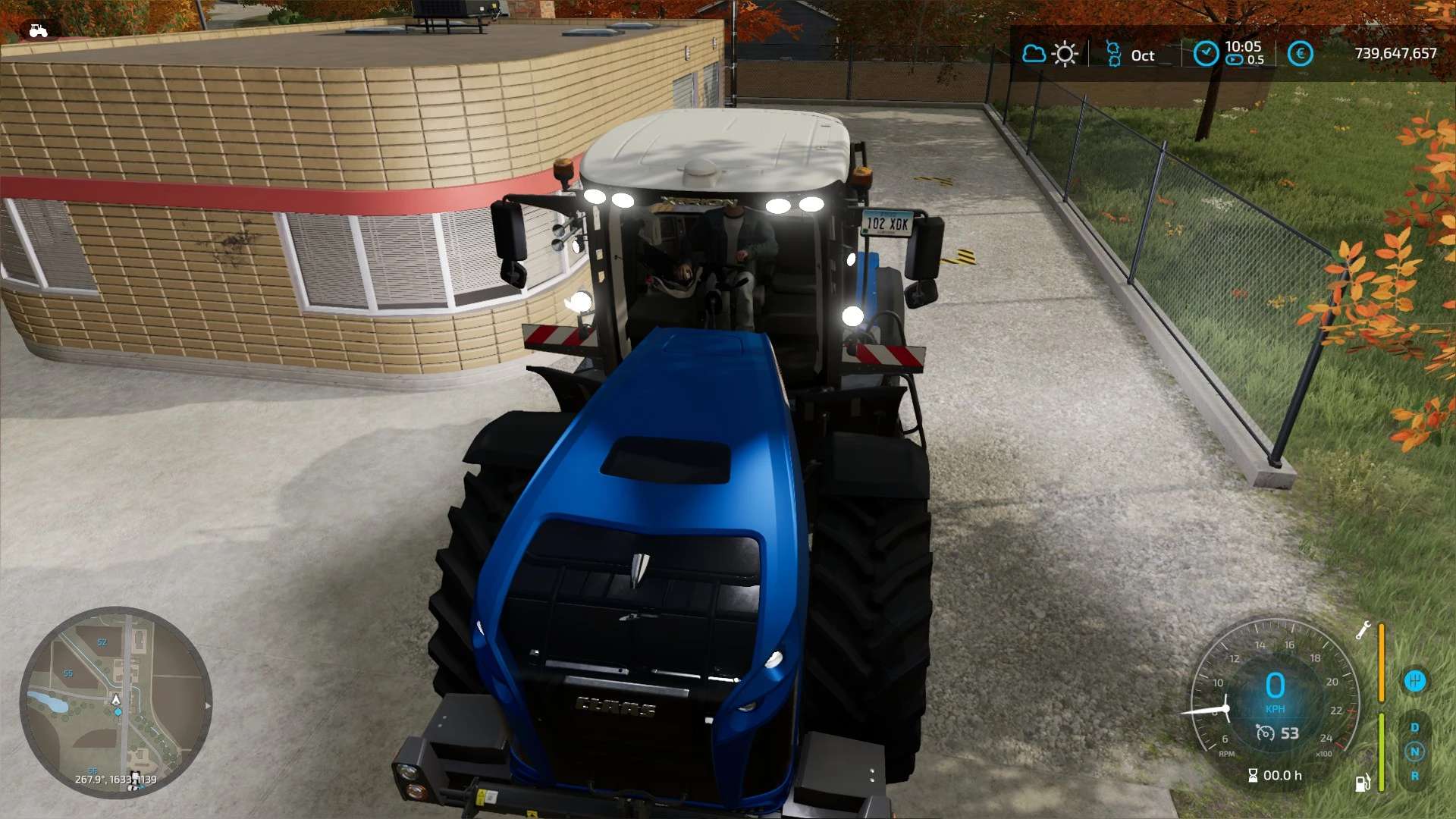This screenshot has height=819, width=1456.
Task: Select the N neutral gear indicator
Action: click(1414, 752)
